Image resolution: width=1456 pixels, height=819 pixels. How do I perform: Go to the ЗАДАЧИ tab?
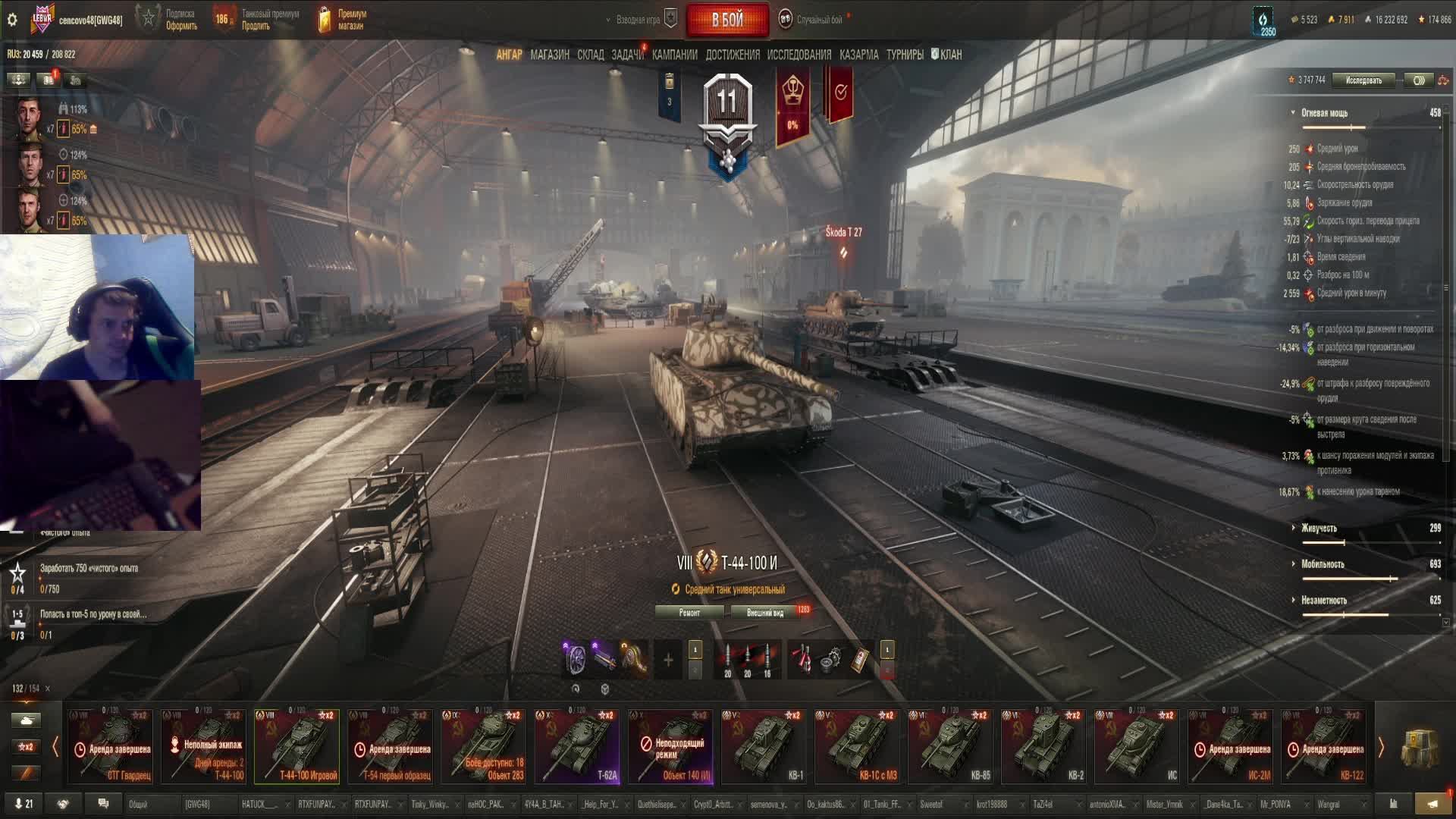point(627,55)
